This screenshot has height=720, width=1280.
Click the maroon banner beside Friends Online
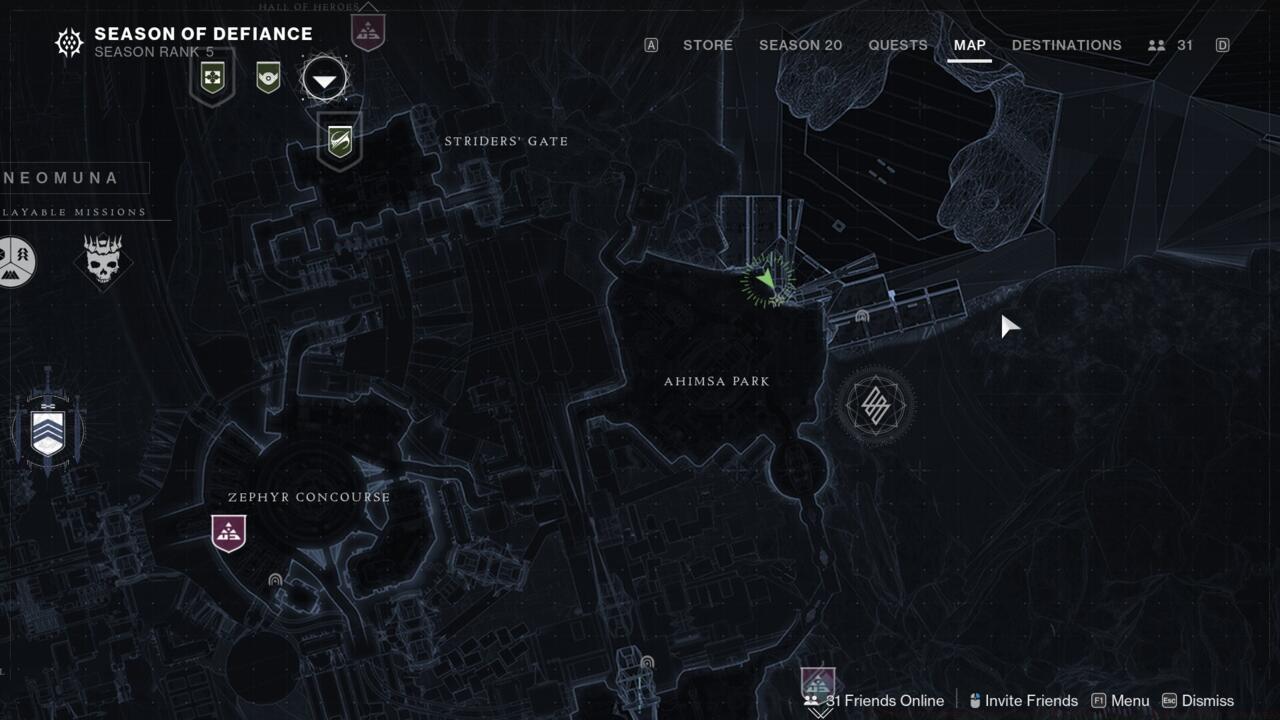coord(818,683)
